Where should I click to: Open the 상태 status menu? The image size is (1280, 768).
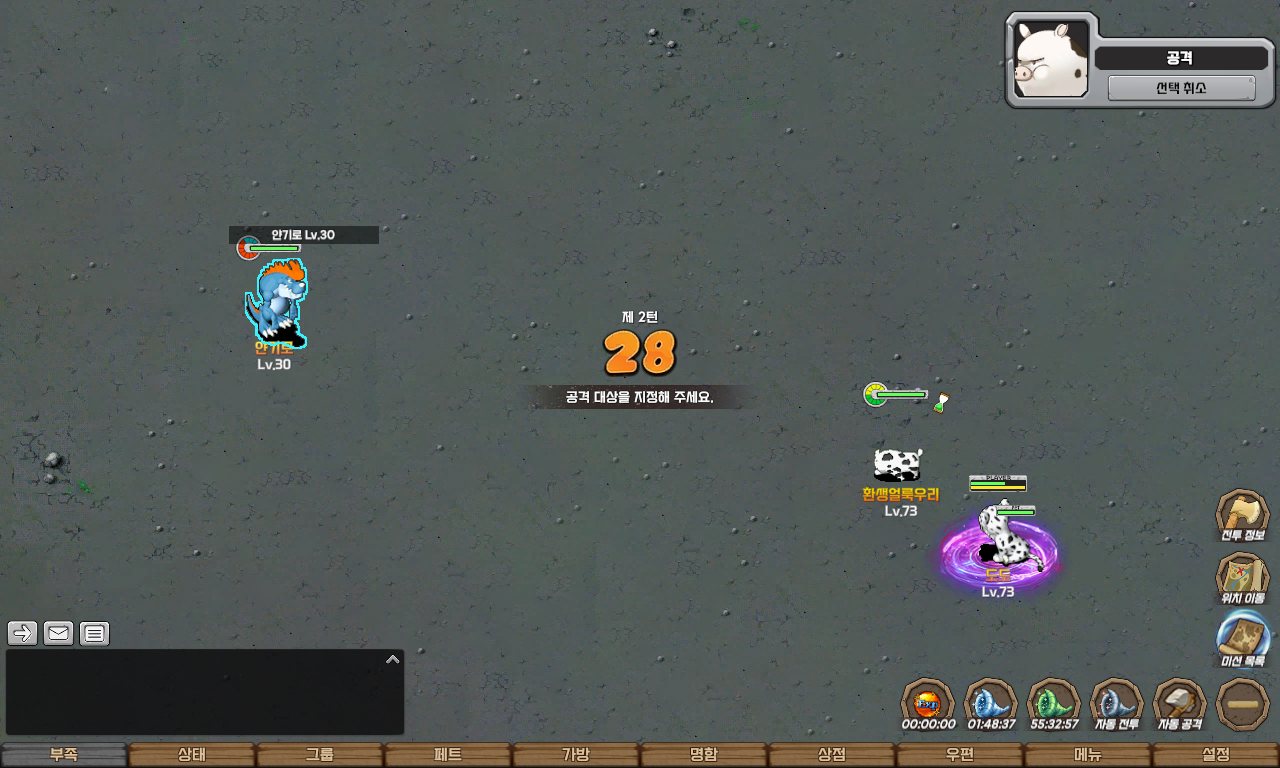point(191,755)
